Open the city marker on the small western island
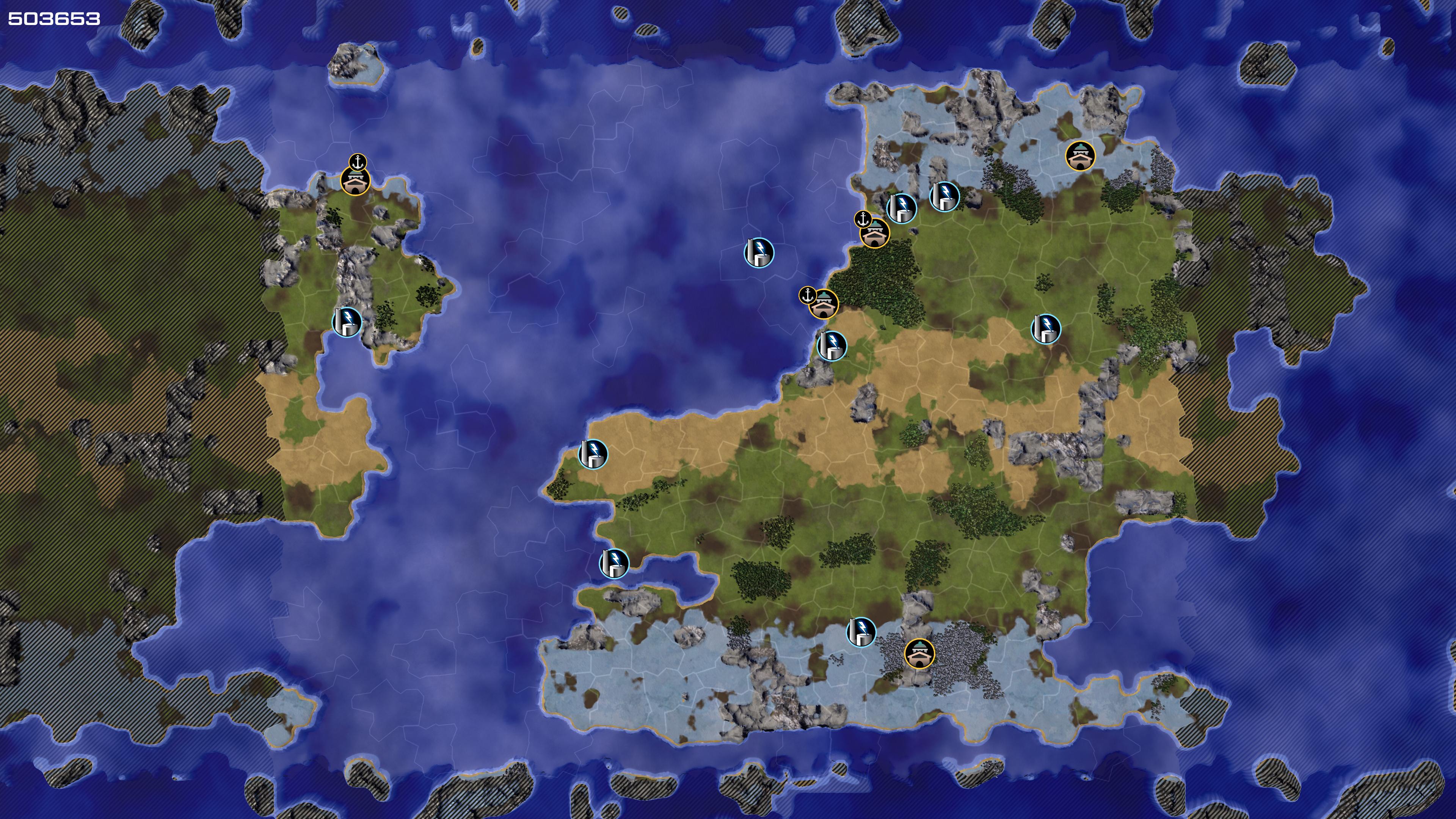Screen dimensions: 1456x819 [x=356, y=181]
